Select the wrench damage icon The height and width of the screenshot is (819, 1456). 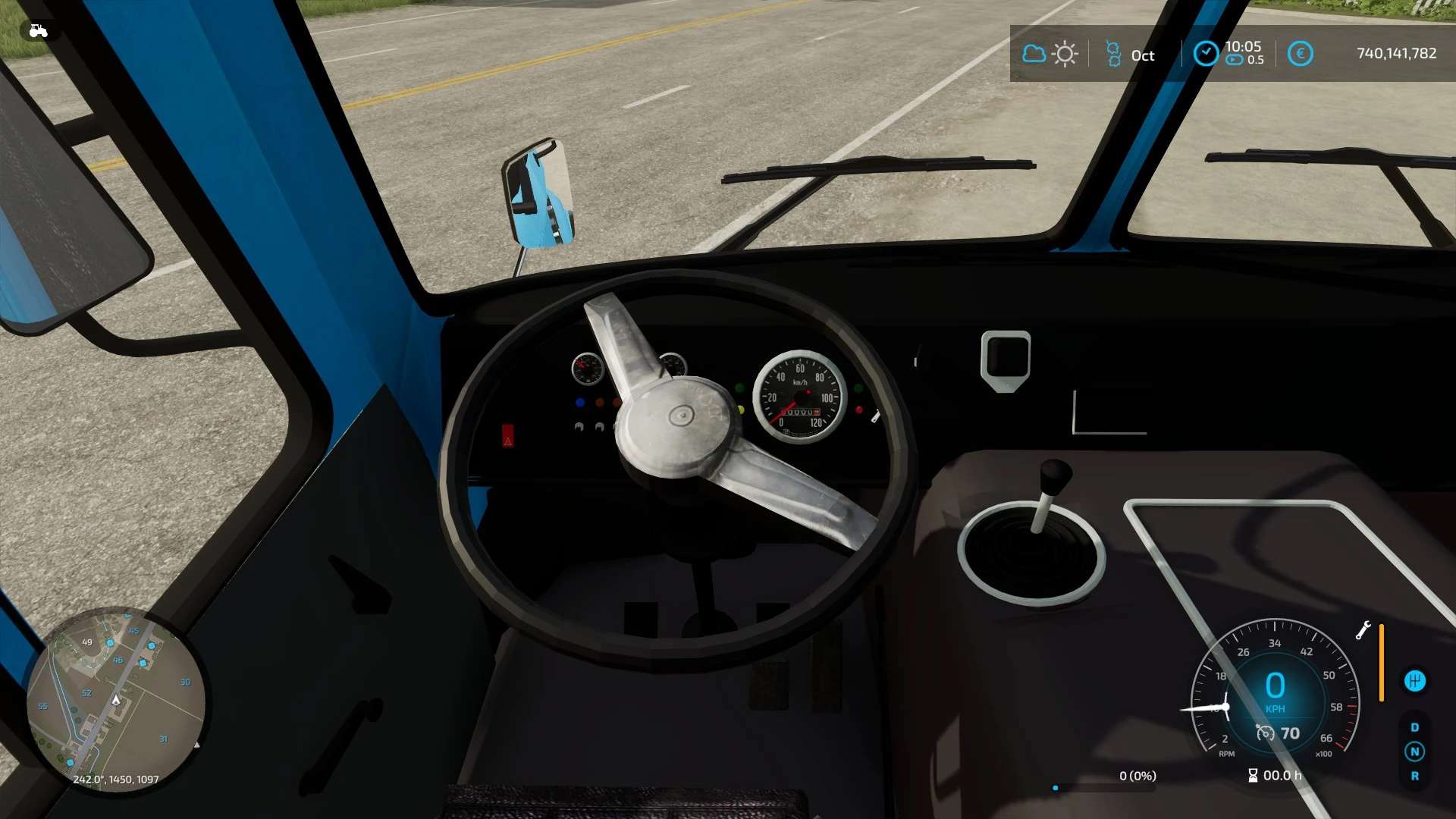coord(1363,630)
